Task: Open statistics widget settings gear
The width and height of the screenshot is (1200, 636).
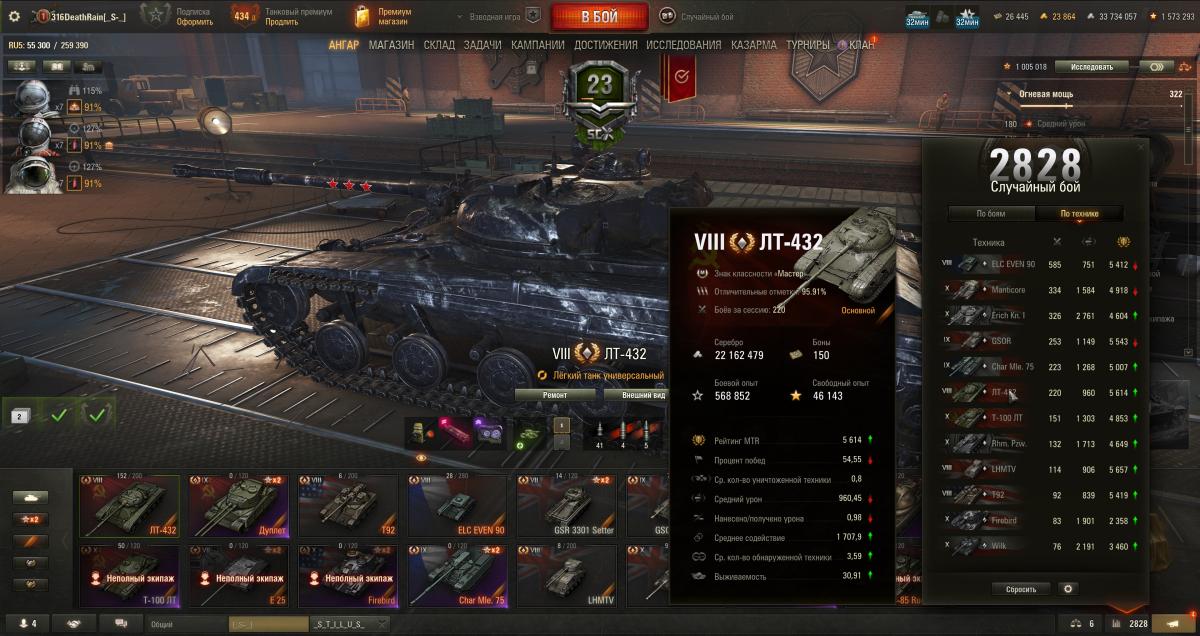Action: coord(1068,589)
